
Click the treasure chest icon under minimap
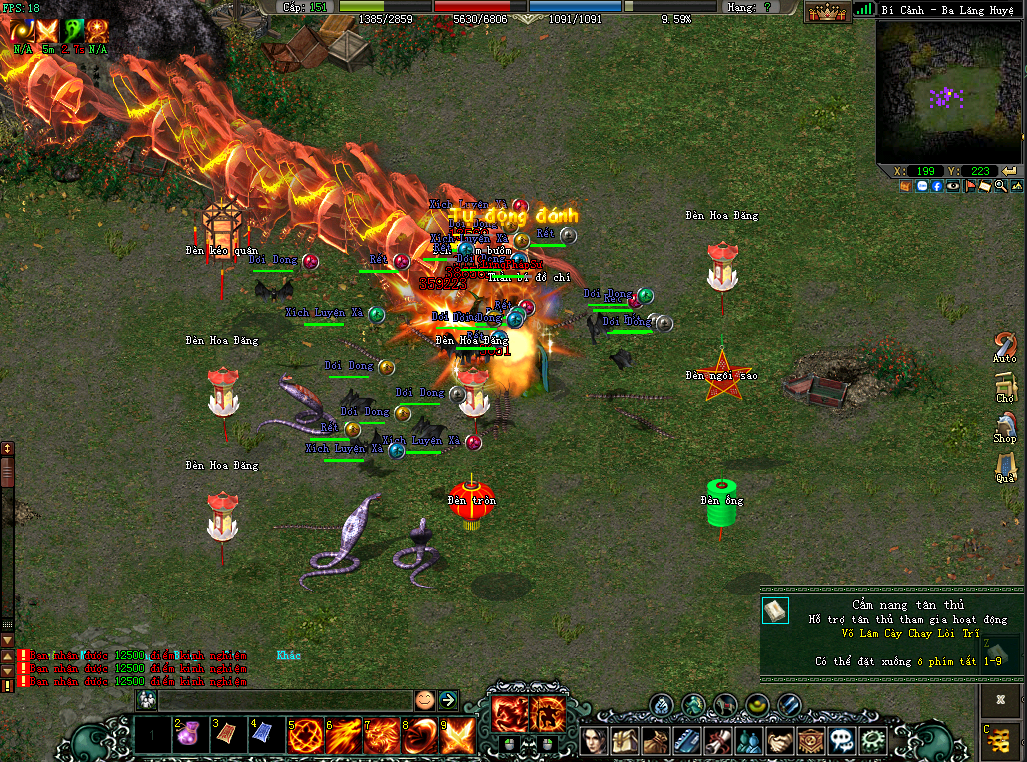point(905,186)
